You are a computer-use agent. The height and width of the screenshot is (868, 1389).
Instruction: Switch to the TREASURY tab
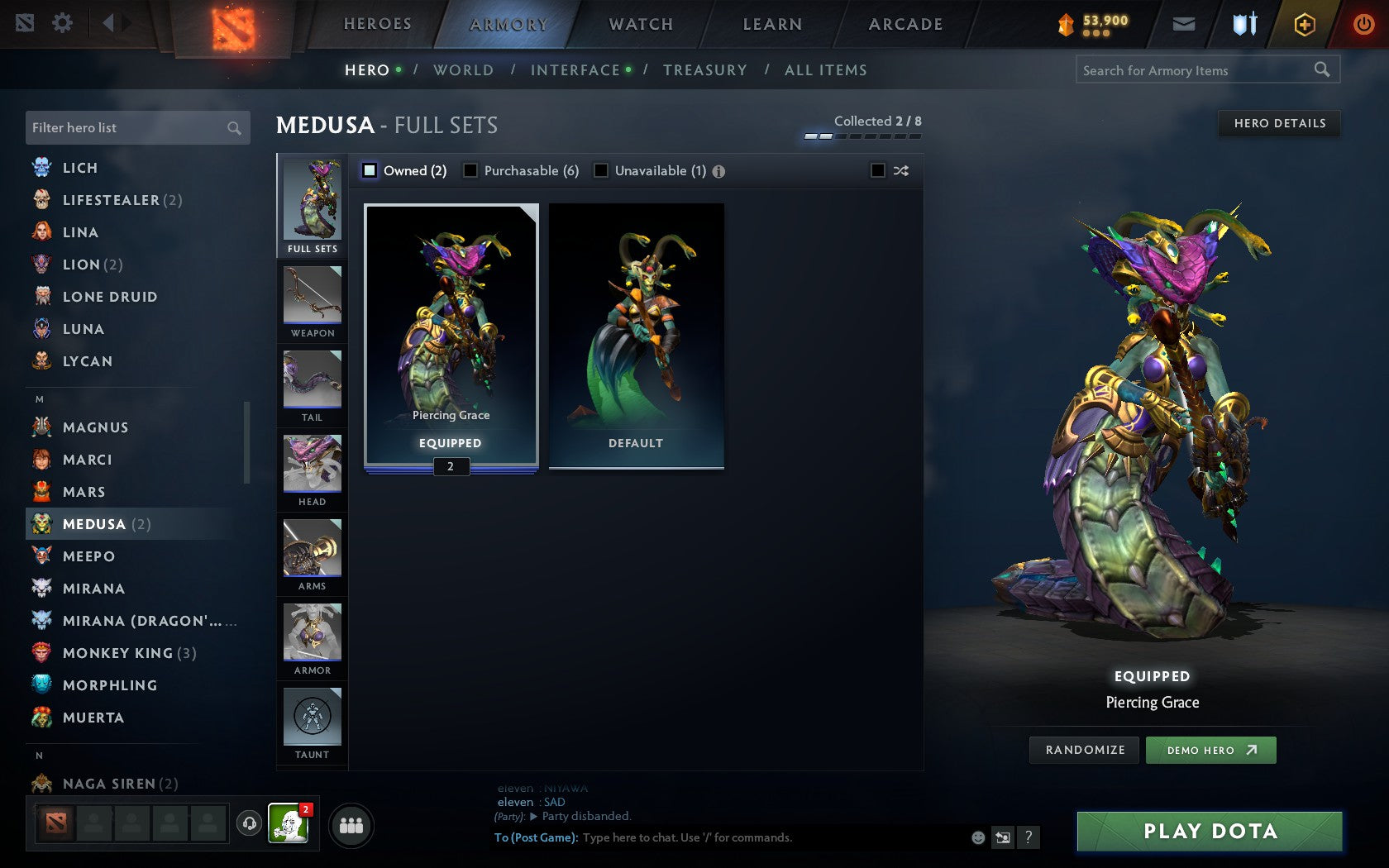click(704, 70)
